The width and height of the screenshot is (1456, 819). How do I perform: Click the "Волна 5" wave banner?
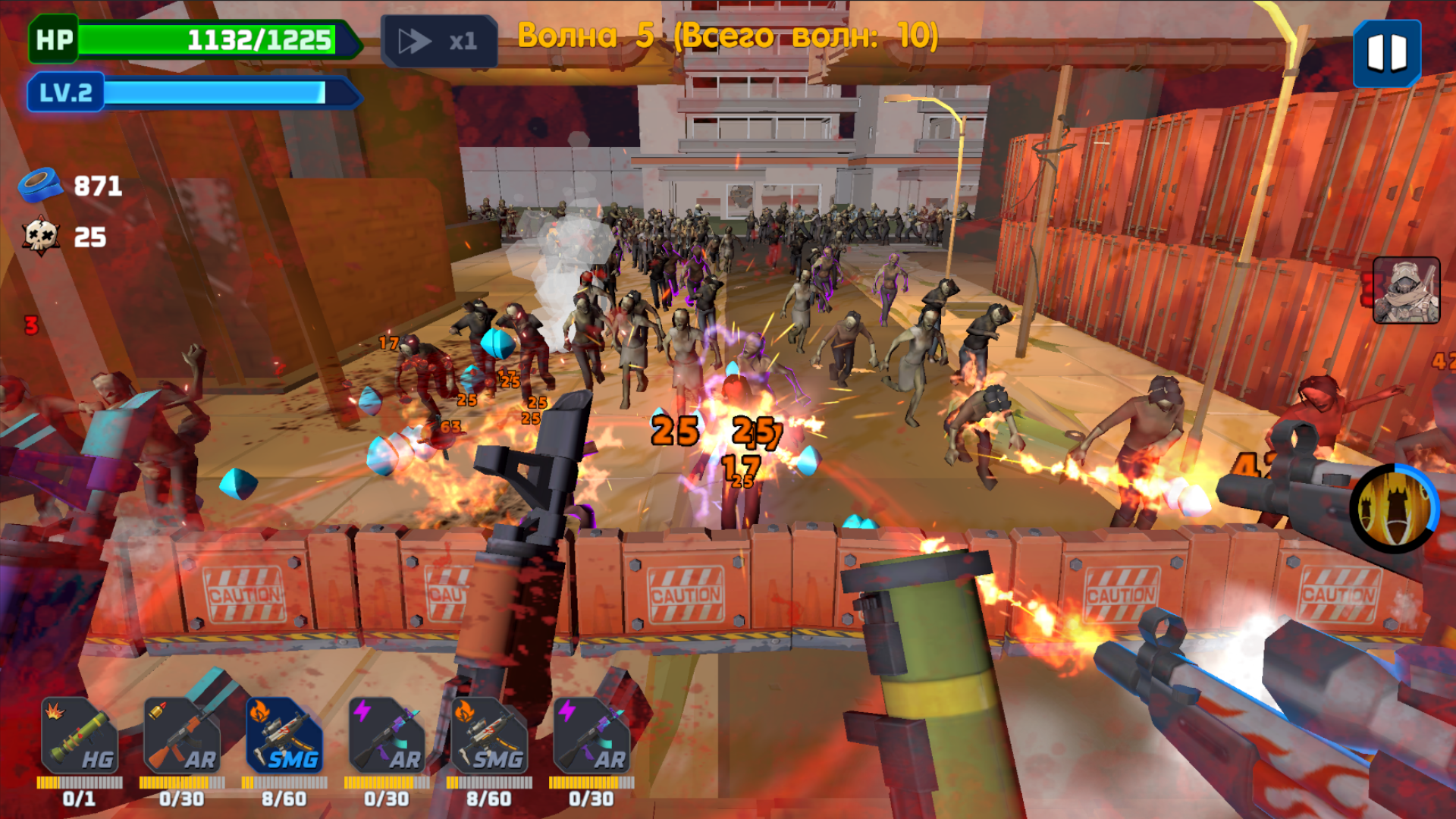click(x=730, y=34)
